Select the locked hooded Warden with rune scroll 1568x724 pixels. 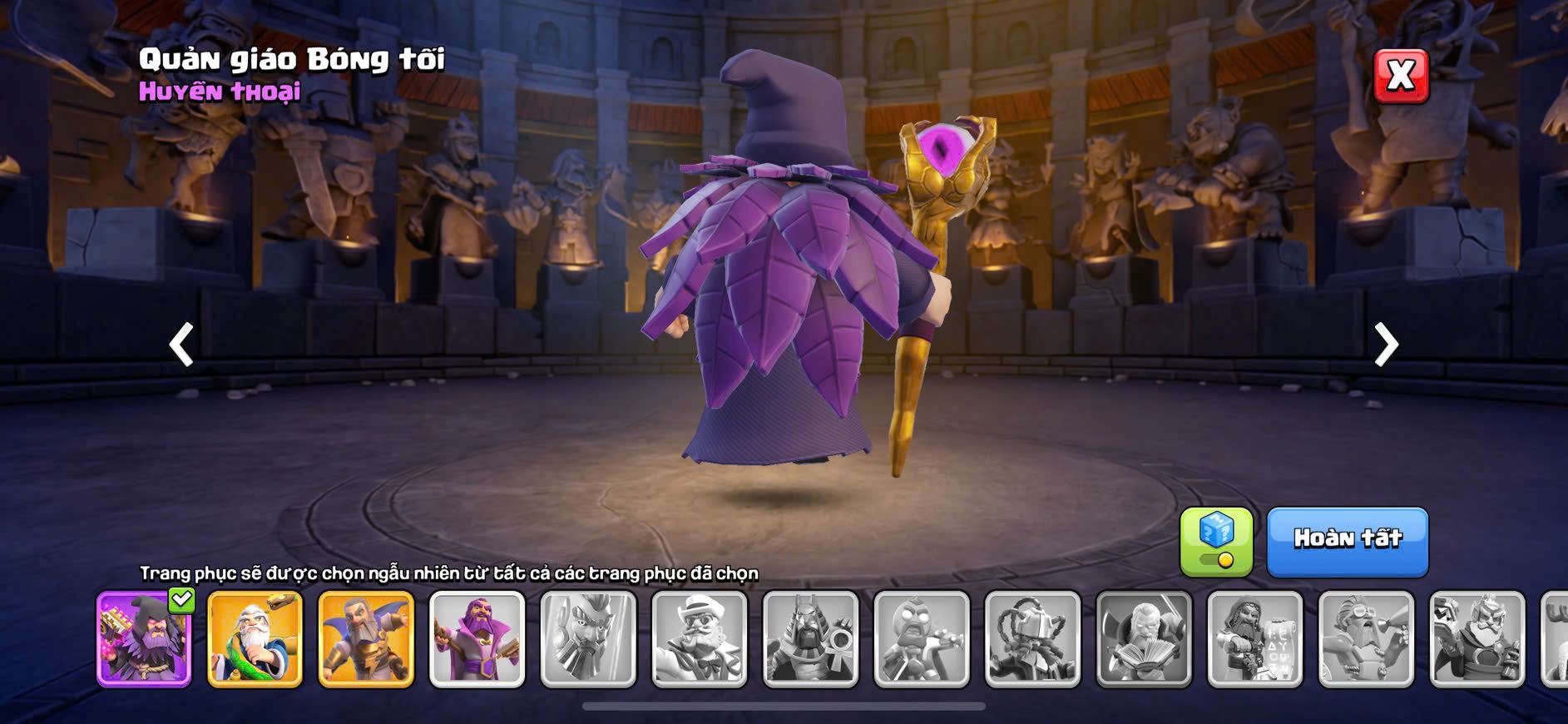[x=1255, y=639]
